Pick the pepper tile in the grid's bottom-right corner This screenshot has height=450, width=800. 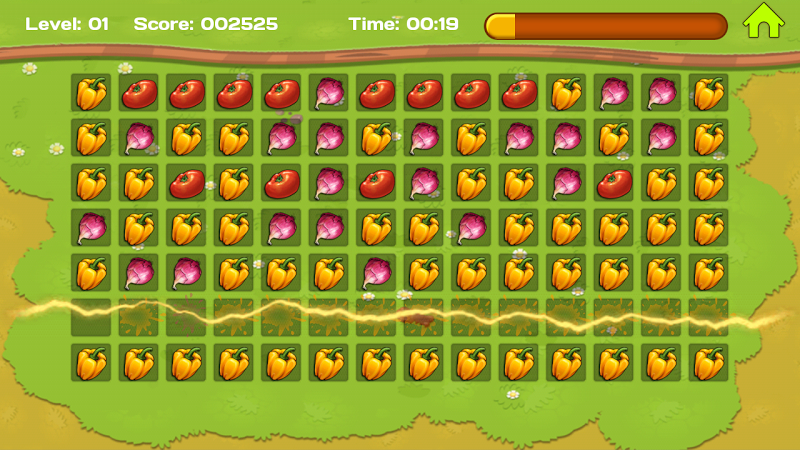coord(708,363)
